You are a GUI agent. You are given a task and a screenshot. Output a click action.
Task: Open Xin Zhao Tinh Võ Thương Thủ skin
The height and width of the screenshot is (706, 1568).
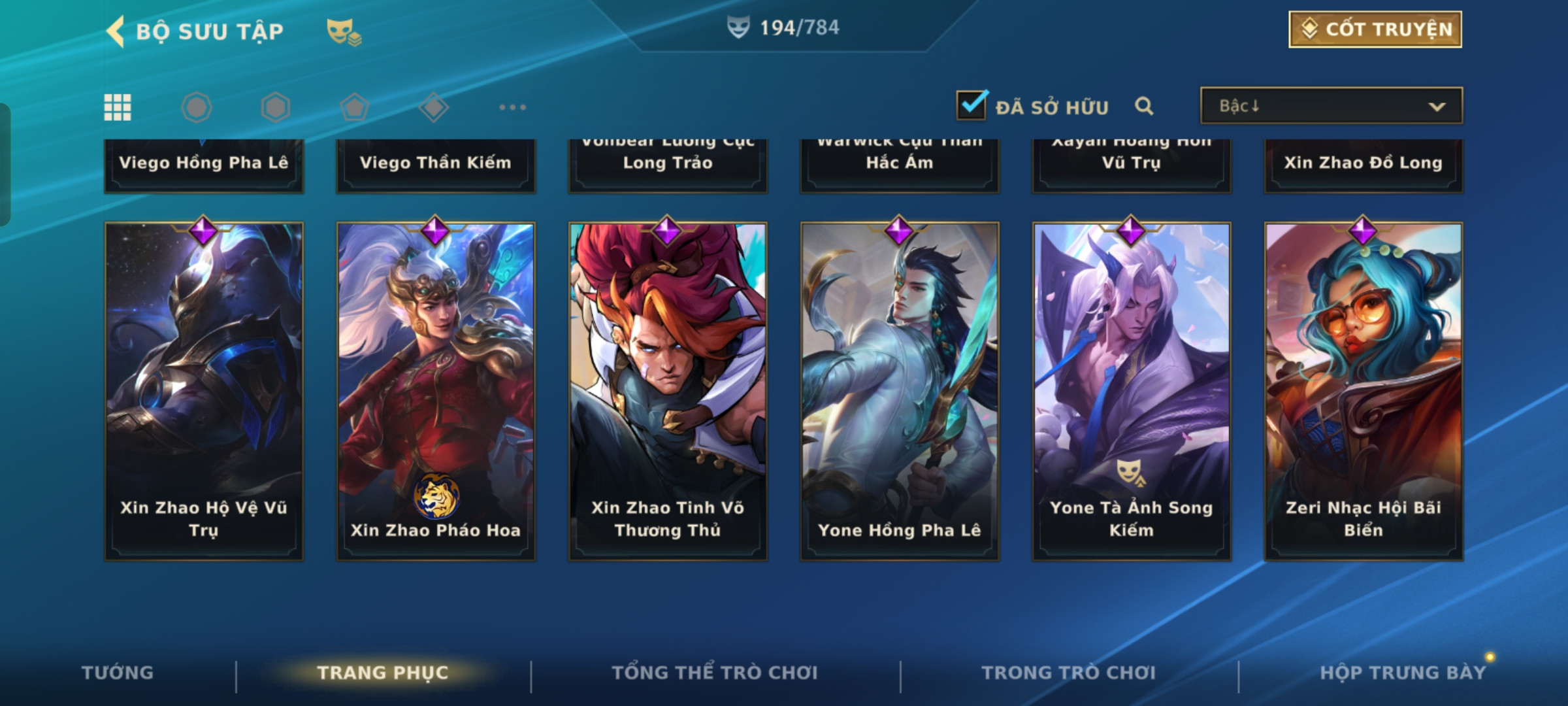click(668, 391)
